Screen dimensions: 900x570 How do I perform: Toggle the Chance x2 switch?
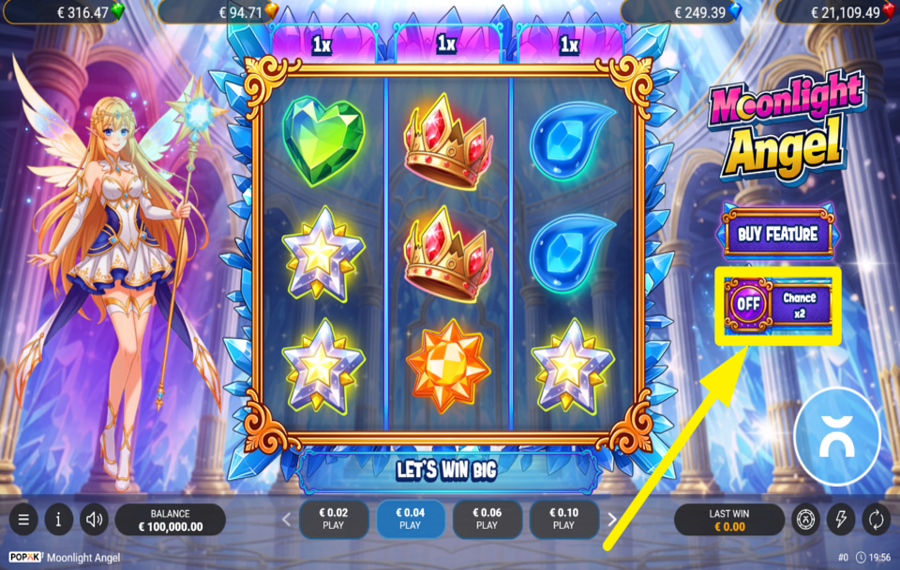[747, 303]
